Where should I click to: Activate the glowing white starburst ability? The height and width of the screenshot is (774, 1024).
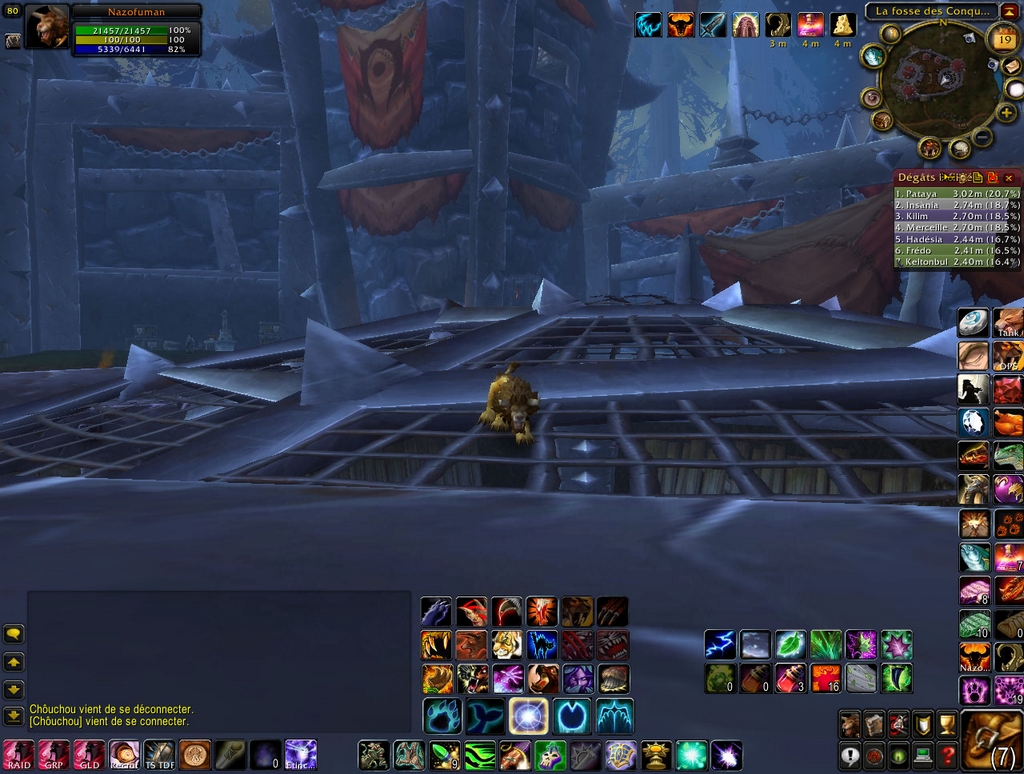(x=527, y=716)
